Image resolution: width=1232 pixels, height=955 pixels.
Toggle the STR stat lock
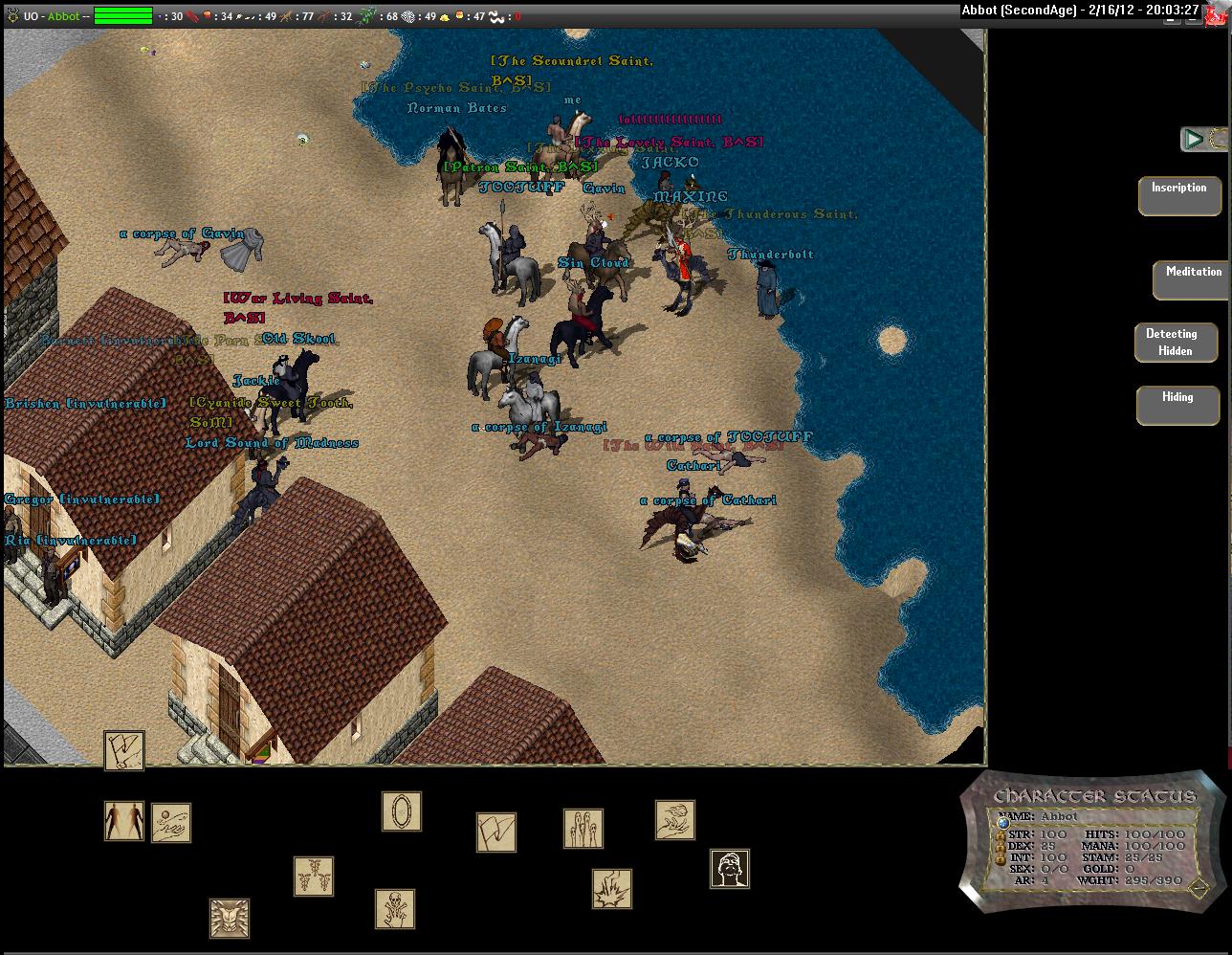tap(1001, 834)
